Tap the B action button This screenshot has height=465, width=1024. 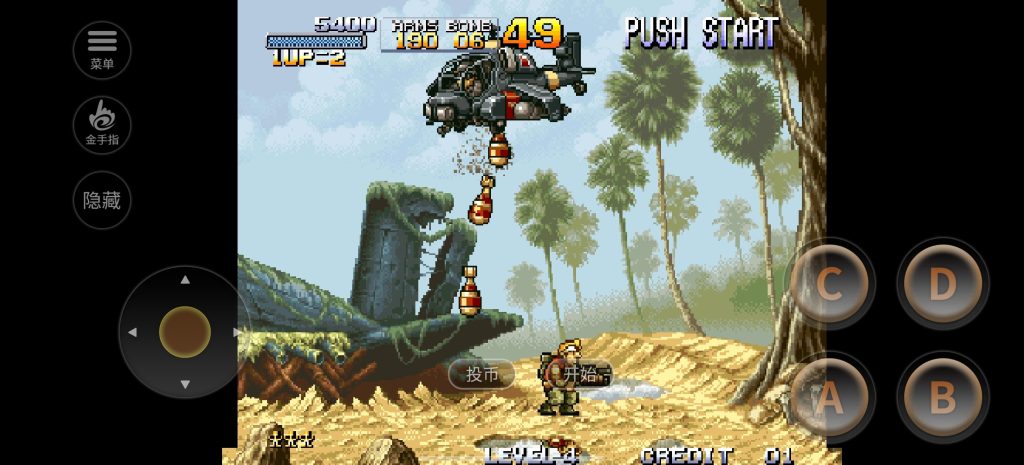pyautogui.click(x=942, y=398)
